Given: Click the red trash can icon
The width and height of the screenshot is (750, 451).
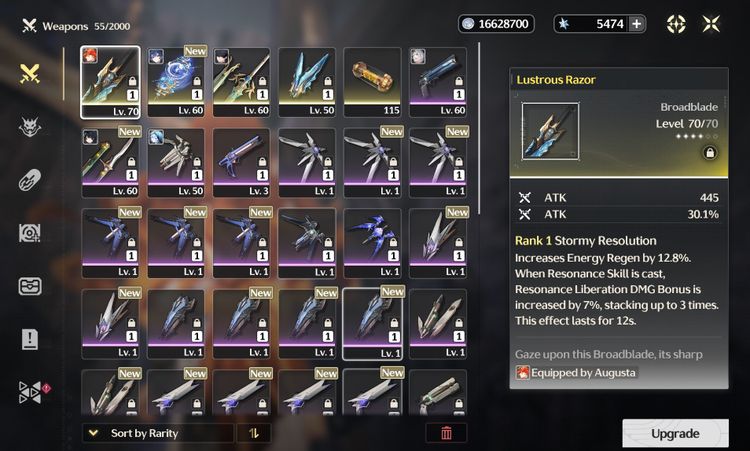Looking at the screenshot, I should coord(446,433).
